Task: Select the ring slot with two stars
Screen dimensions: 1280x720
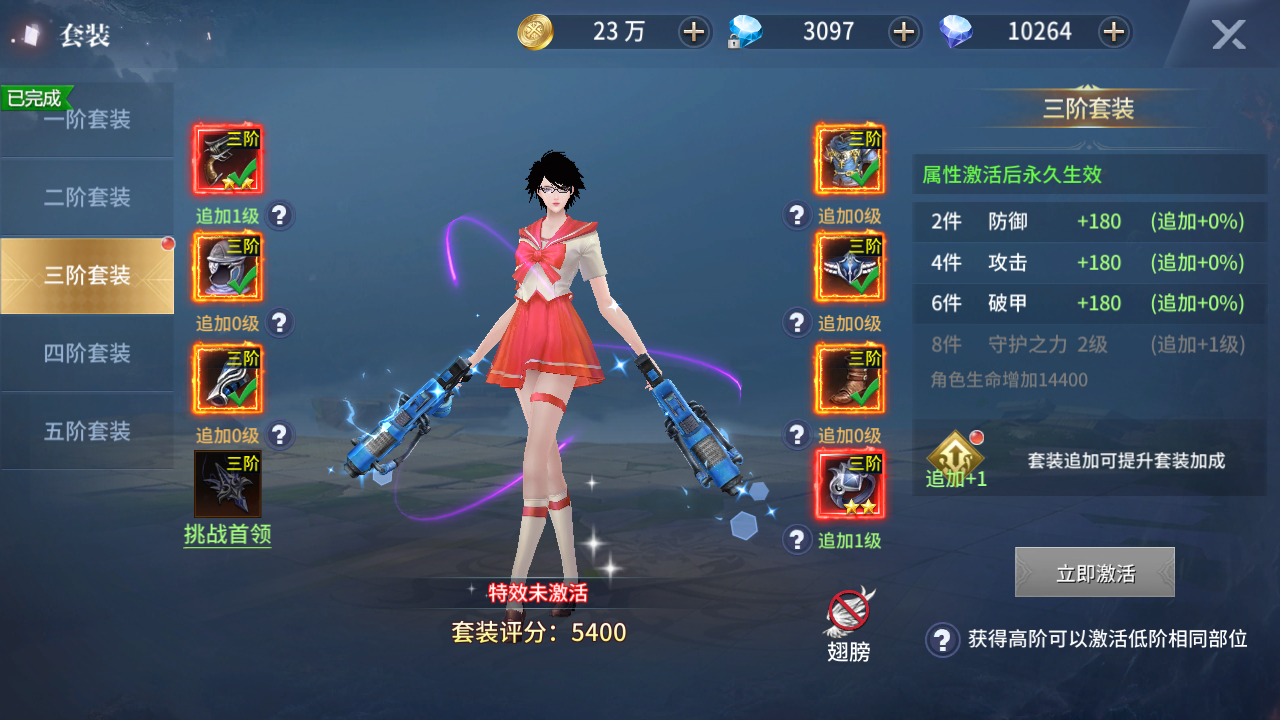Action: coord(849,484)
